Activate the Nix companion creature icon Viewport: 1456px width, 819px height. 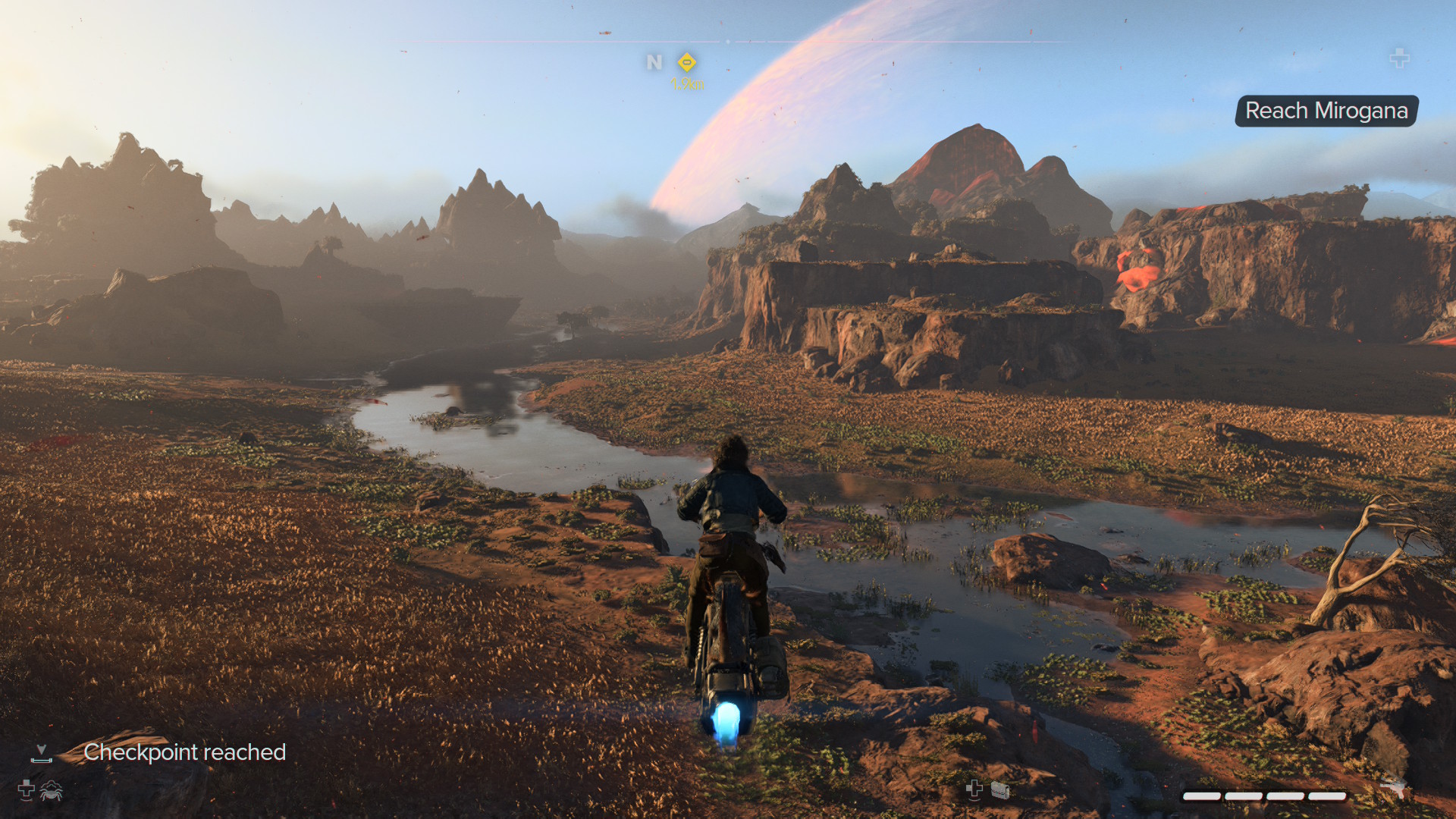52,791
